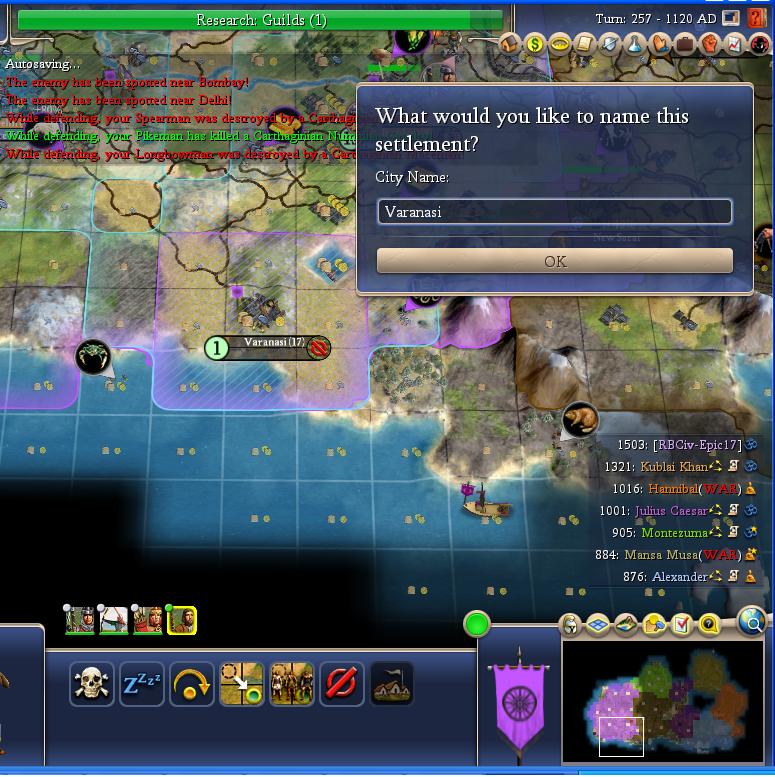Skip the unit's turn

click(192, 684)
